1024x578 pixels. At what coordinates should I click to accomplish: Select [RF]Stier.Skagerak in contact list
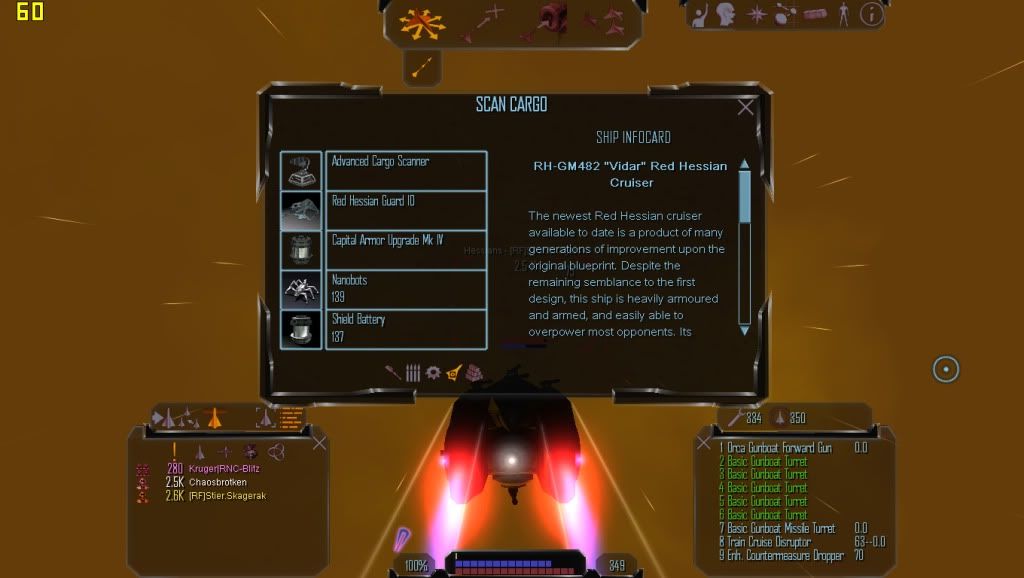click(x=227, y=496)
